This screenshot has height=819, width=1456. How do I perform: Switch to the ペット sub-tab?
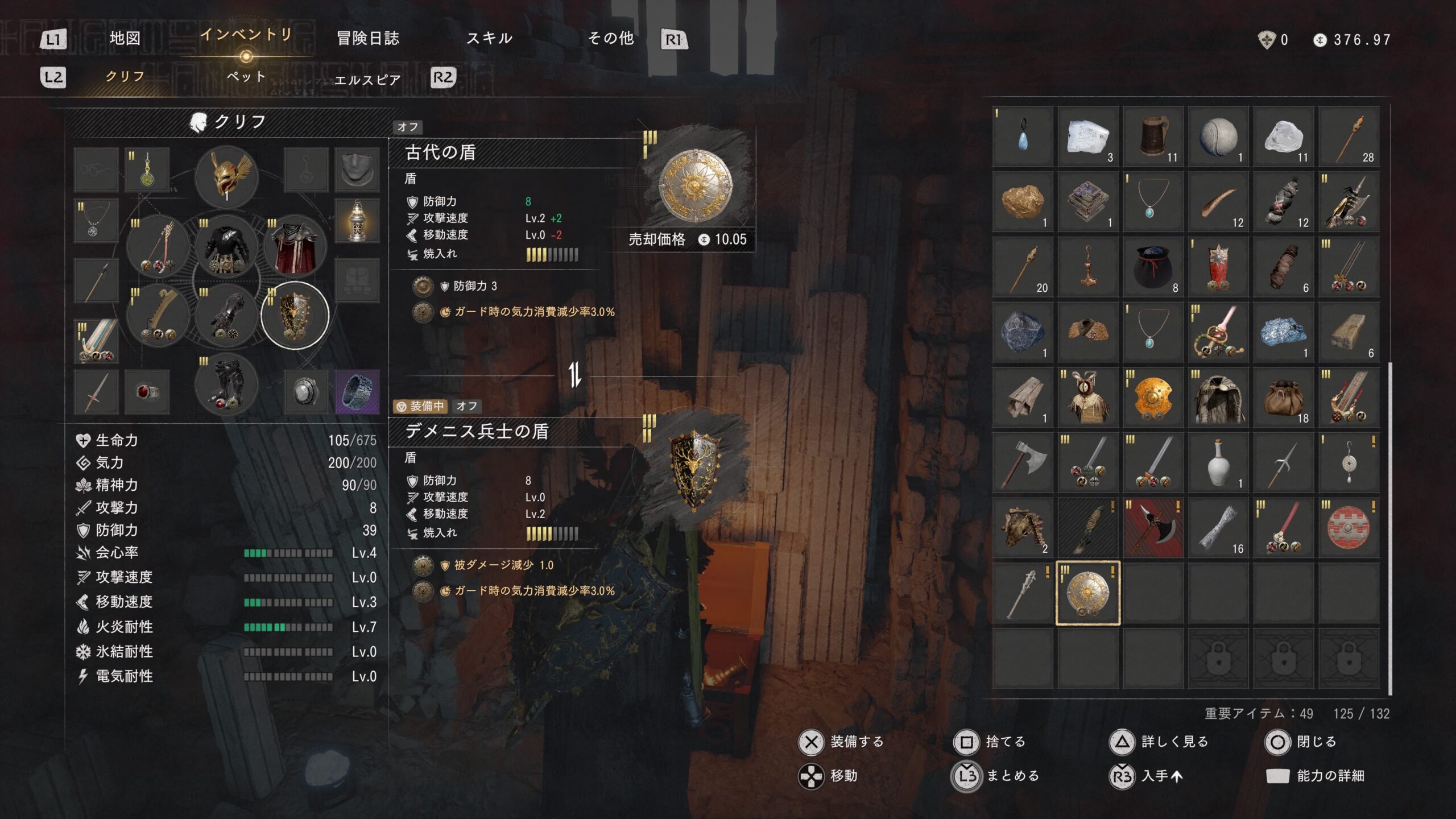pyautogui.click(x=246, y=77)
